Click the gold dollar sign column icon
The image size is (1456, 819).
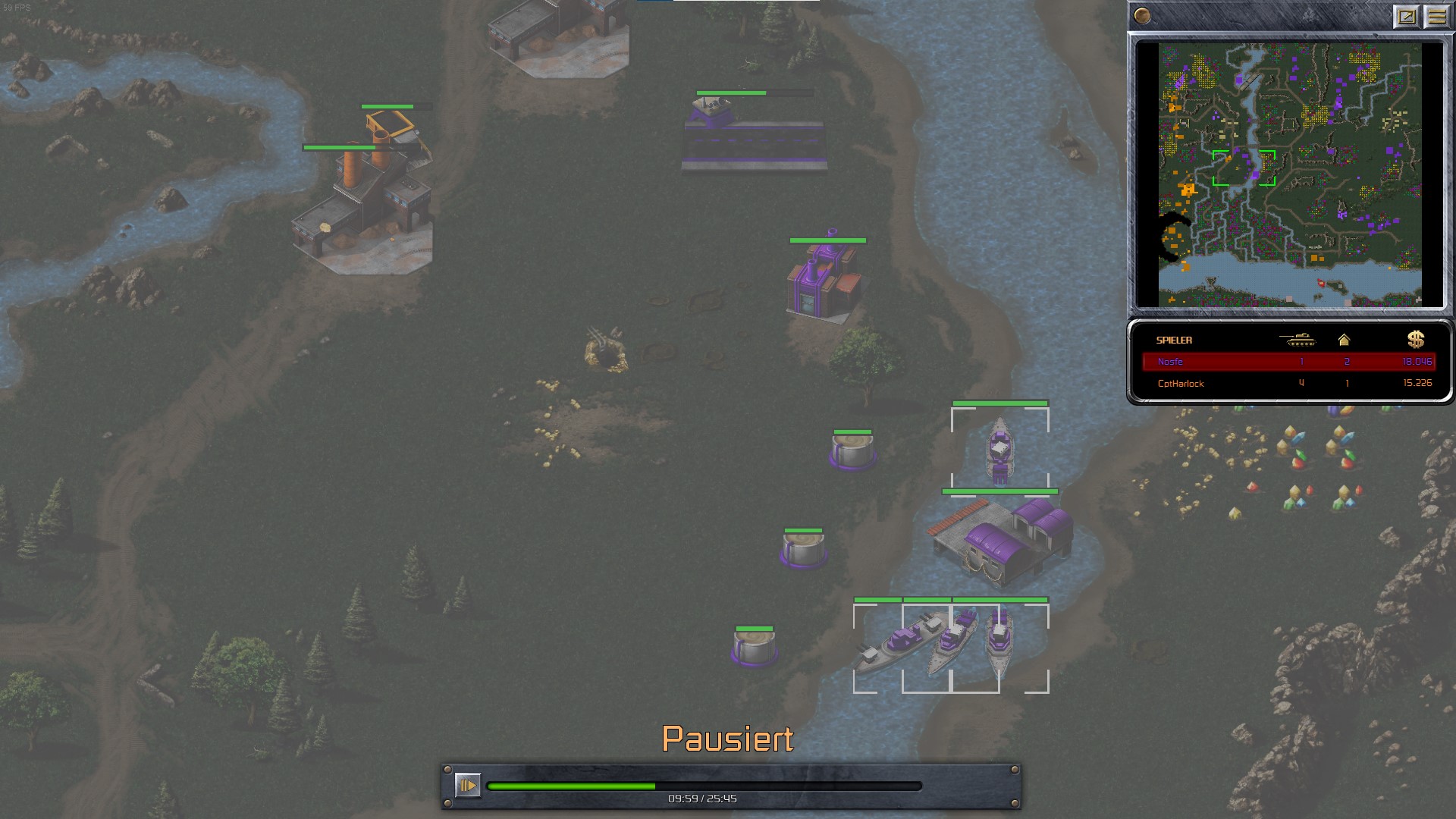[1415, 340]
